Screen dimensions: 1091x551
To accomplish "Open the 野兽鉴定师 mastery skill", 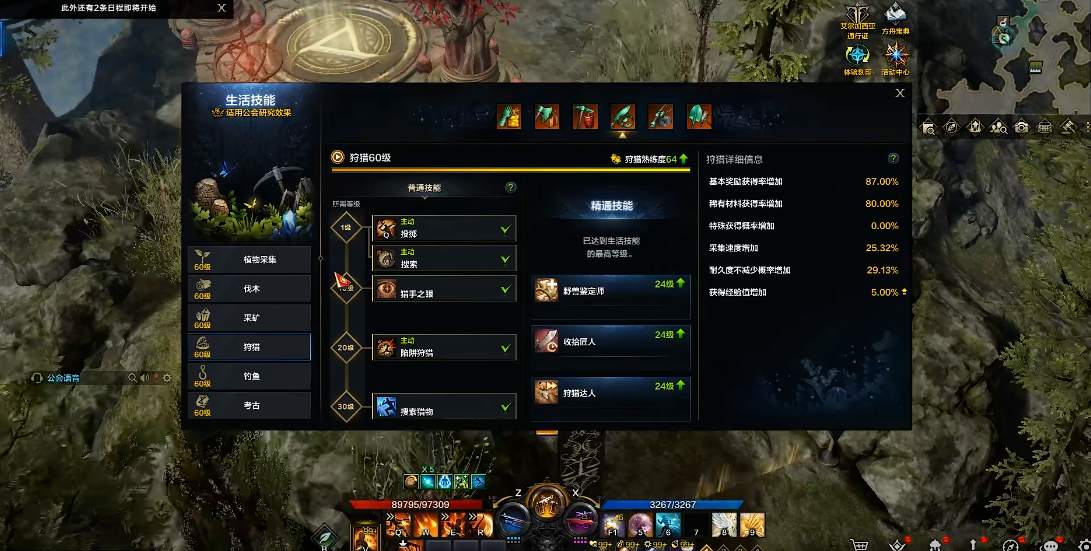I will pyautogui.click(x=611, y=290).
